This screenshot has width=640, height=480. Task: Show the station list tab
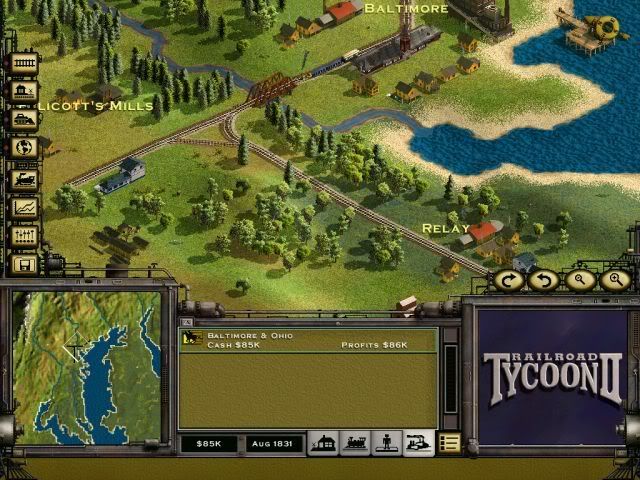[x=323, y=443]
